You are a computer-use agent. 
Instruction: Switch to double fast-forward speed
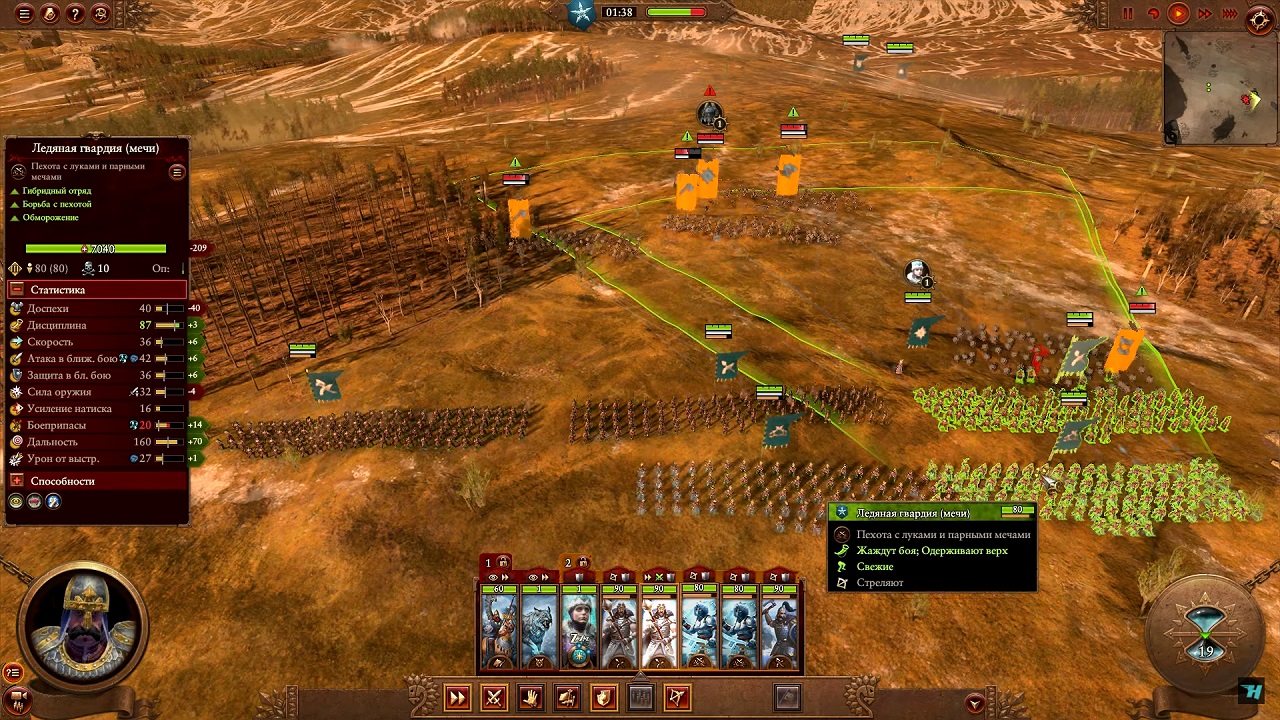tap(1205, 14)
